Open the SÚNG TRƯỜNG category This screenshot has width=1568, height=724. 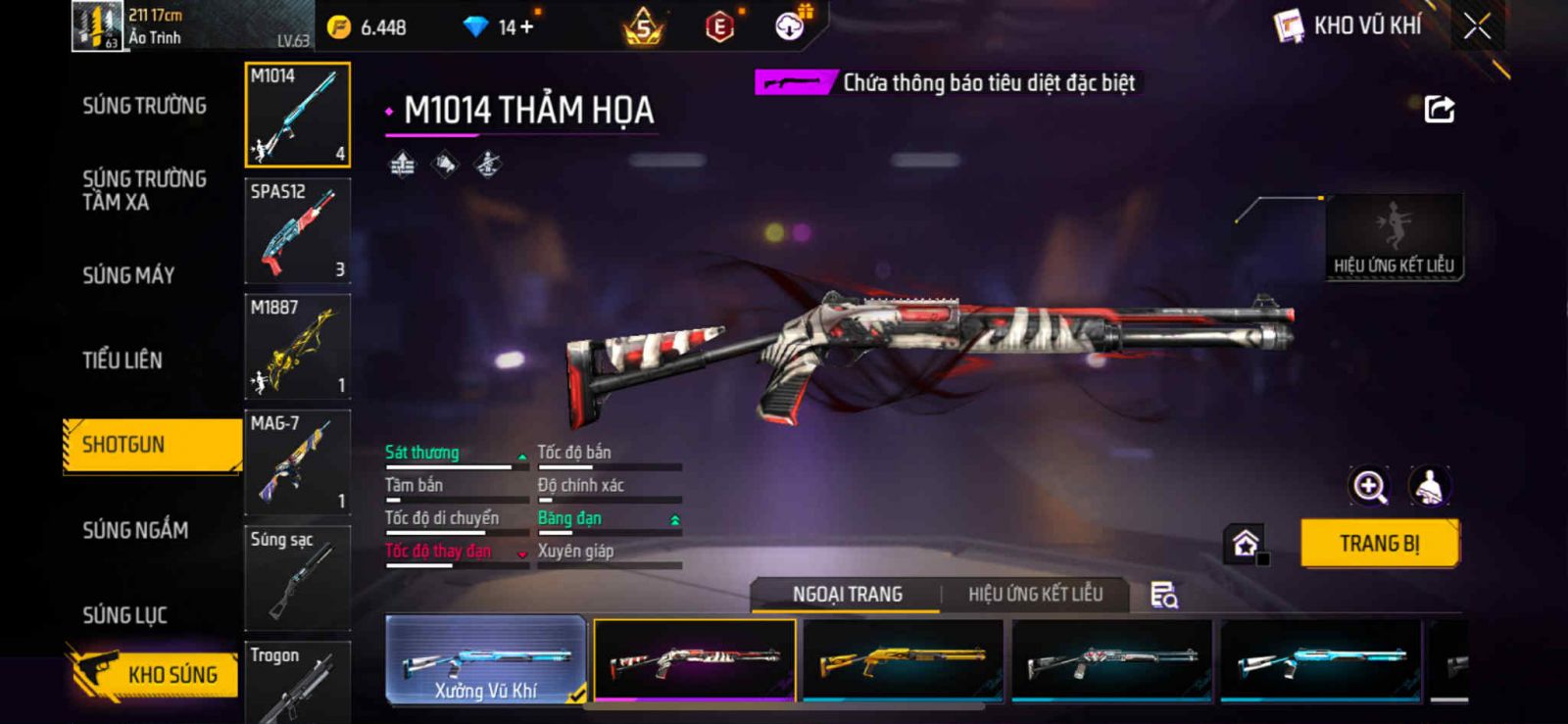[x=144, y=106]
